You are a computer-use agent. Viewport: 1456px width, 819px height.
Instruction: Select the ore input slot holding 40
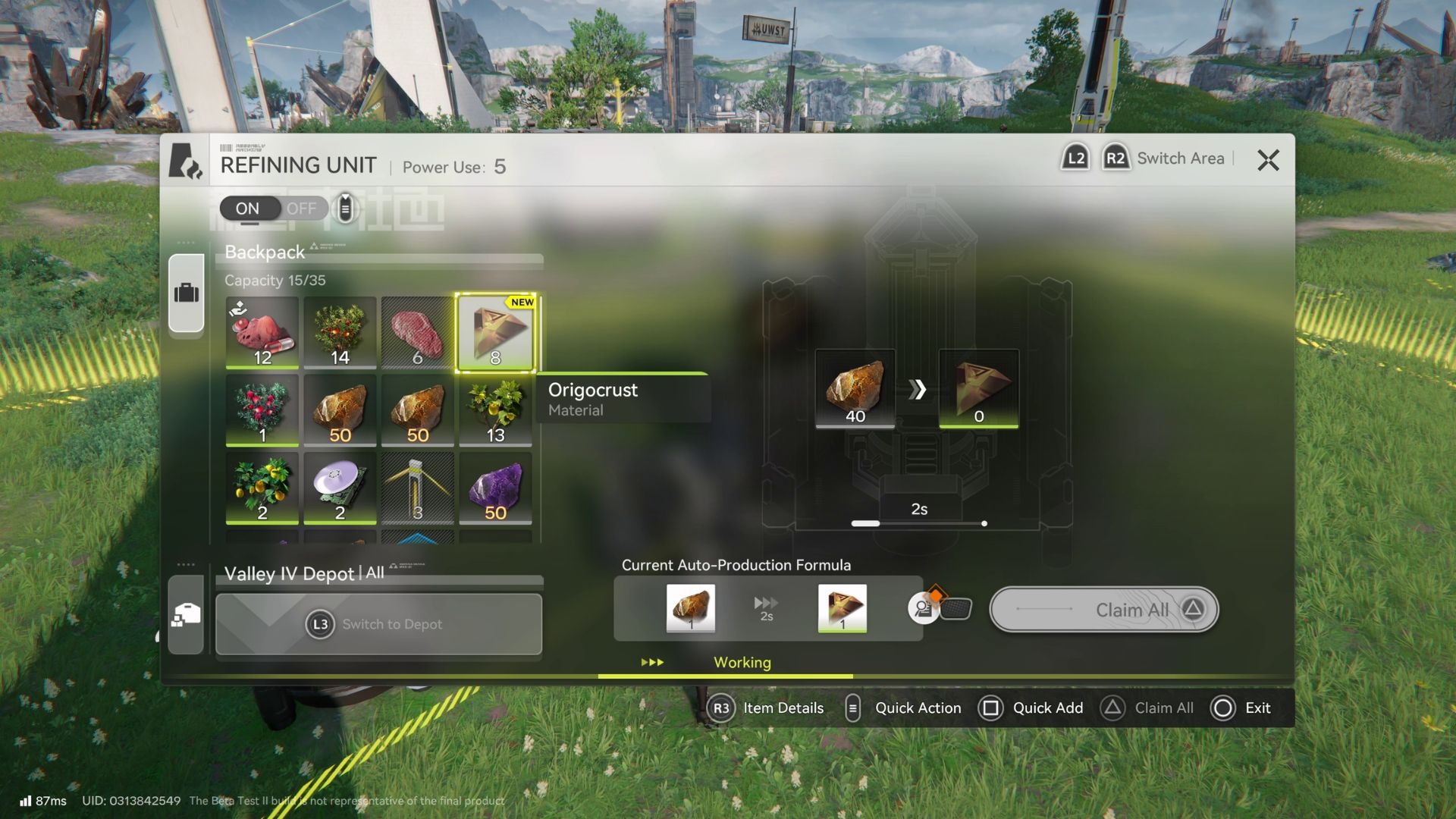tap(855, 389)
